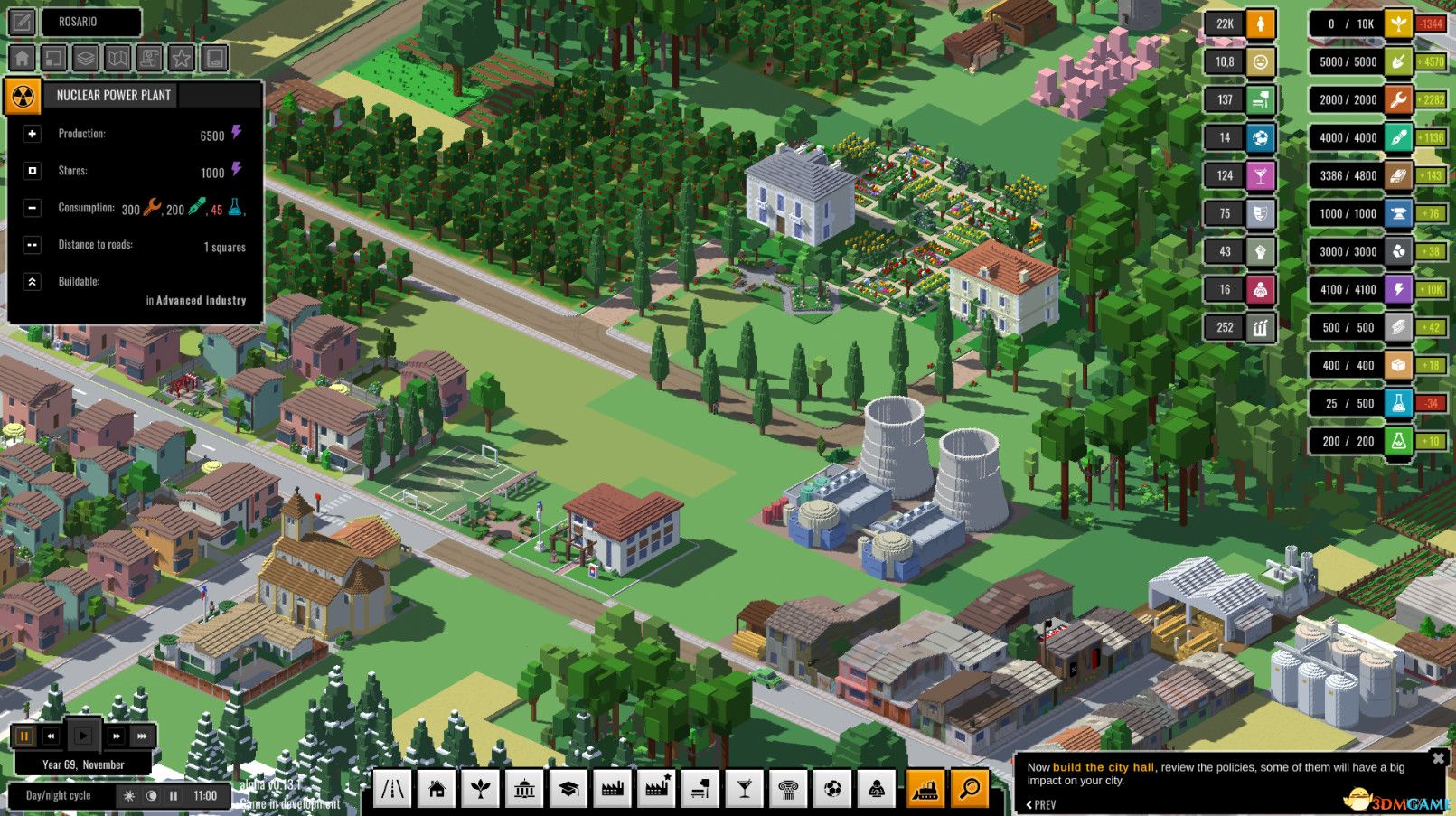Open the Home menu at top left
Screen dimensions: 1456x816
click(21, 57)
